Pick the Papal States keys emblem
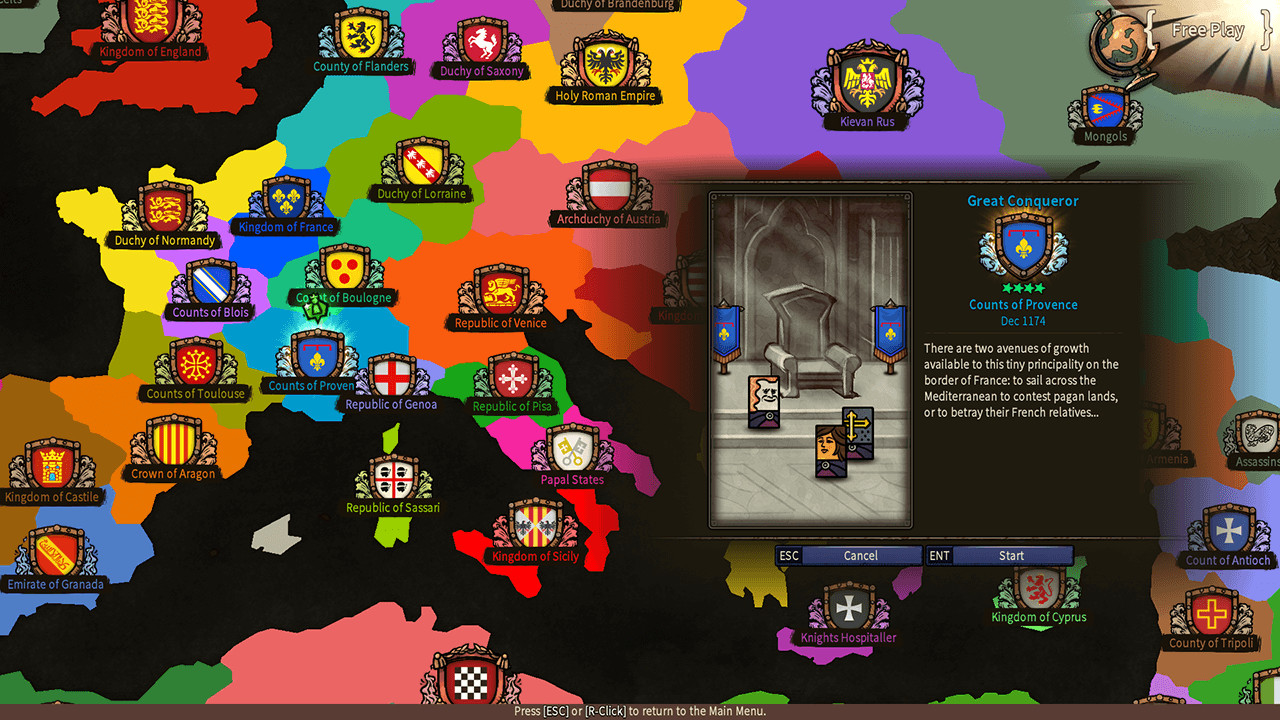The height and width of the screenshot is (720, 1280). (x=571, y=448)
